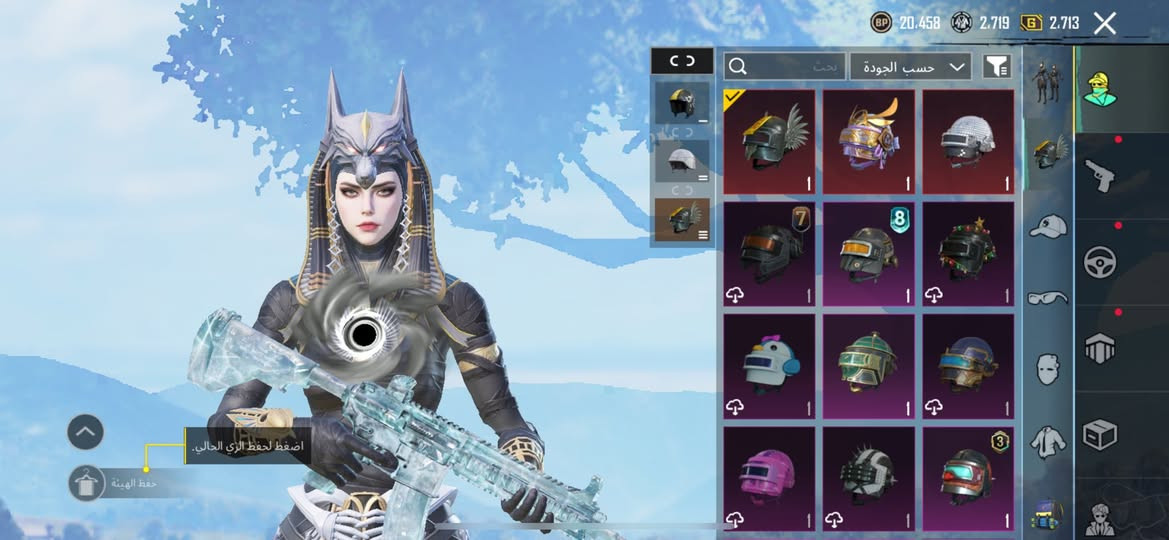
Task: Open the filter funnel options
Action: coord(997,66)
